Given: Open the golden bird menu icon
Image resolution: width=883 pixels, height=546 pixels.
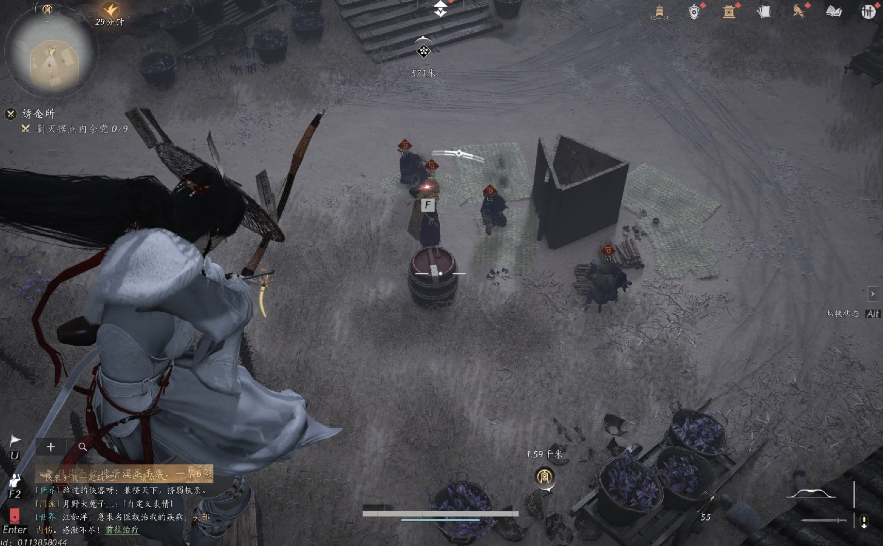Looking at the screenshot, I should (x=799, y=11).
